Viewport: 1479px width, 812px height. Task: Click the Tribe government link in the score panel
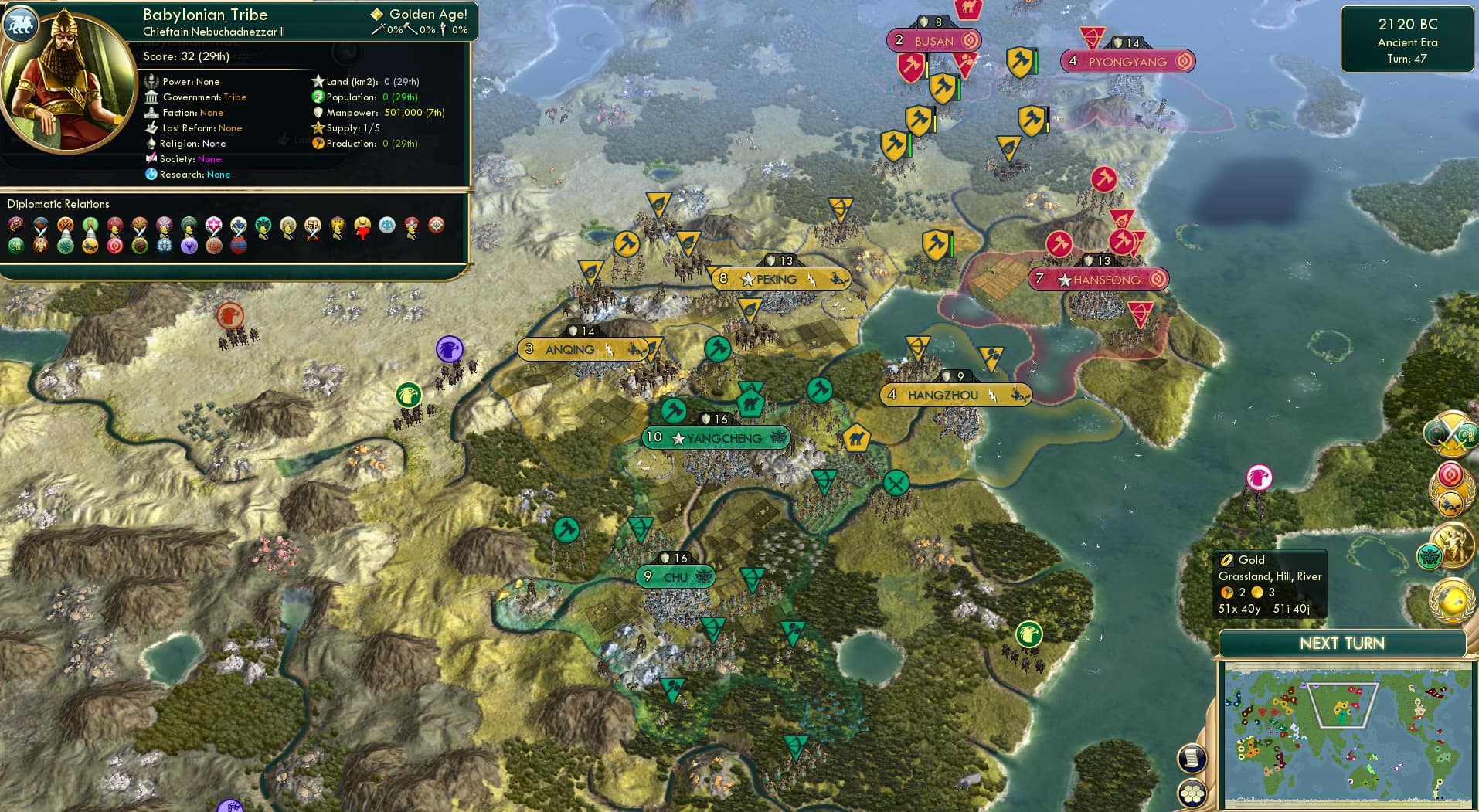click(236, 97)
